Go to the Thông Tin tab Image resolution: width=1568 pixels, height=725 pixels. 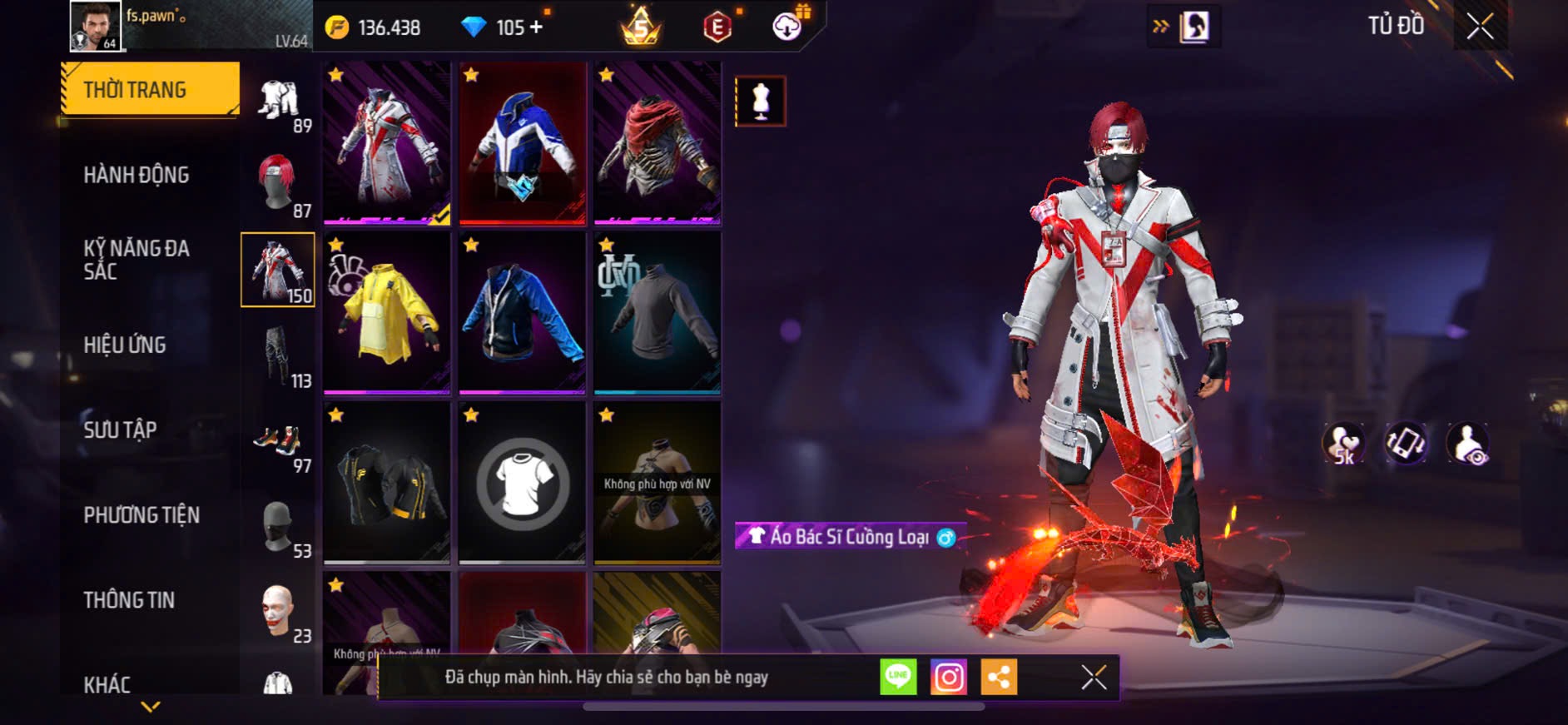[129, 600]
